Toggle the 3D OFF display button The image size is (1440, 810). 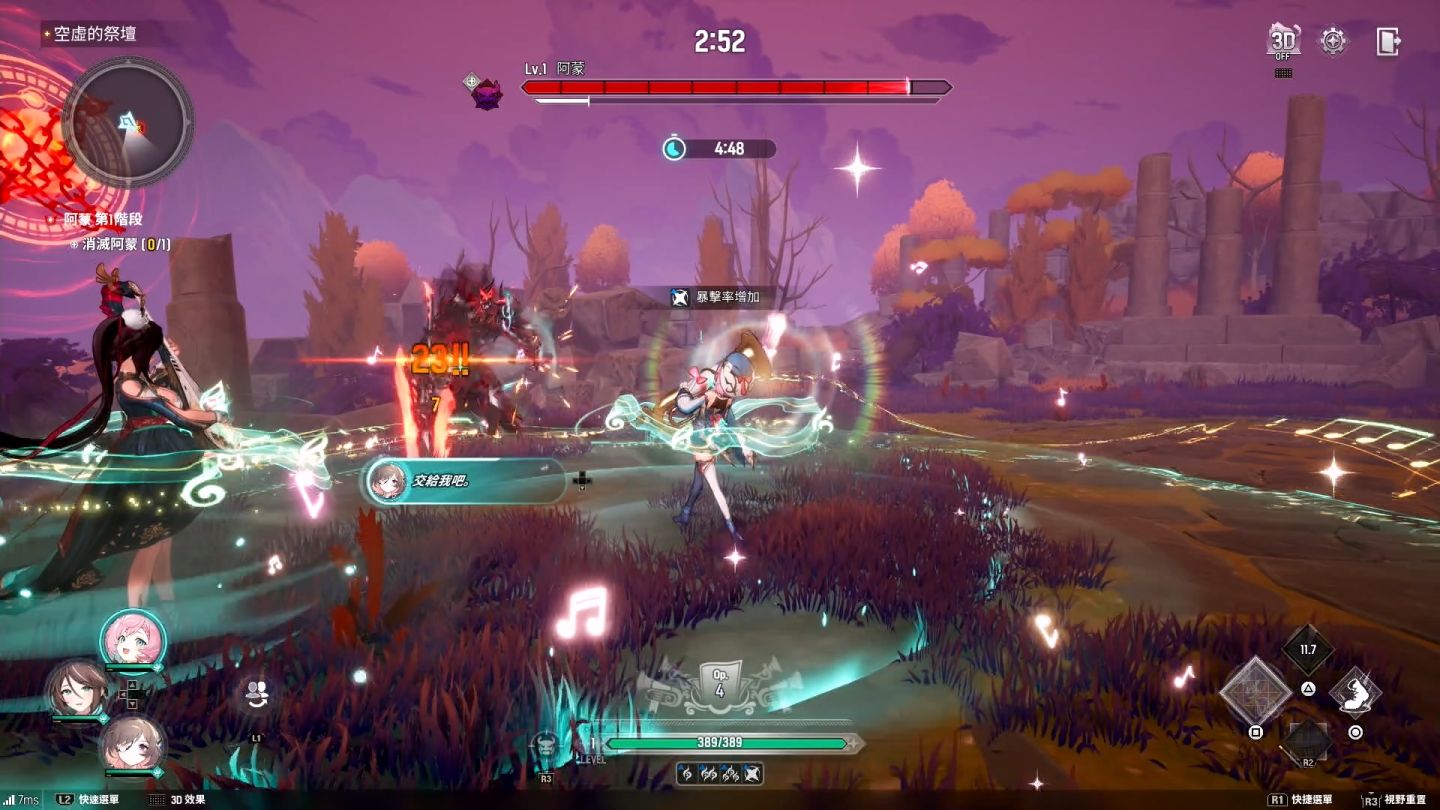[1283, 41]
